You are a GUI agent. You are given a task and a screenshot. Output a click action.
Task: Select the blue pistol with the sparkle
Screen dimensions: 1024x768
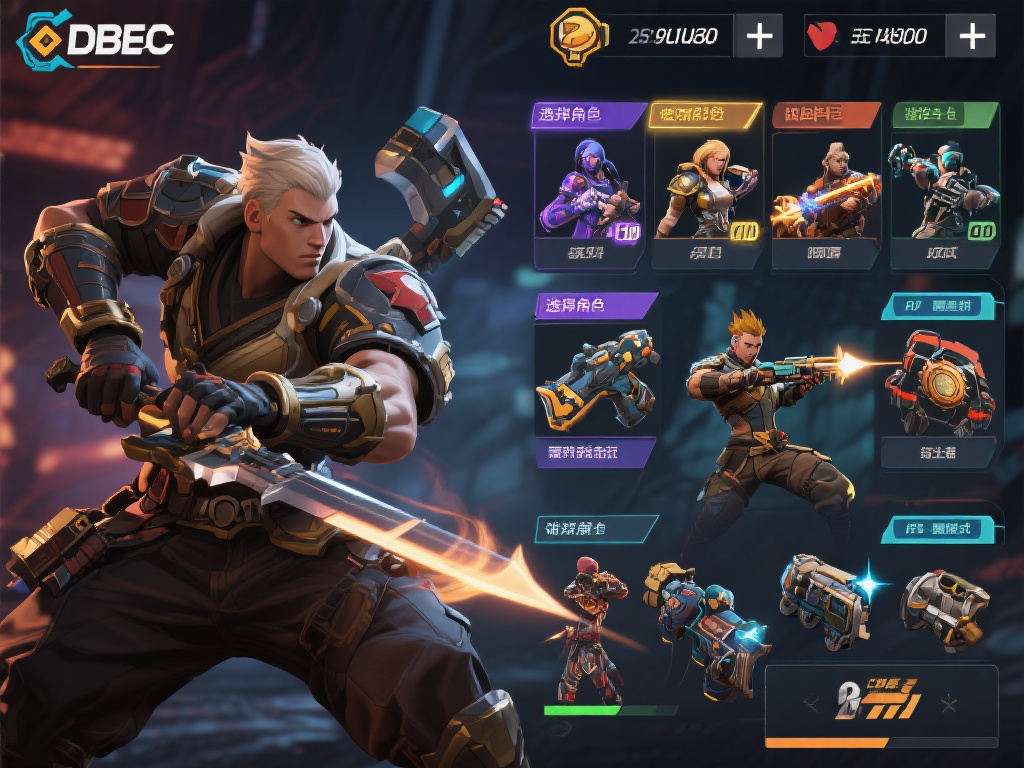[826, 602]
